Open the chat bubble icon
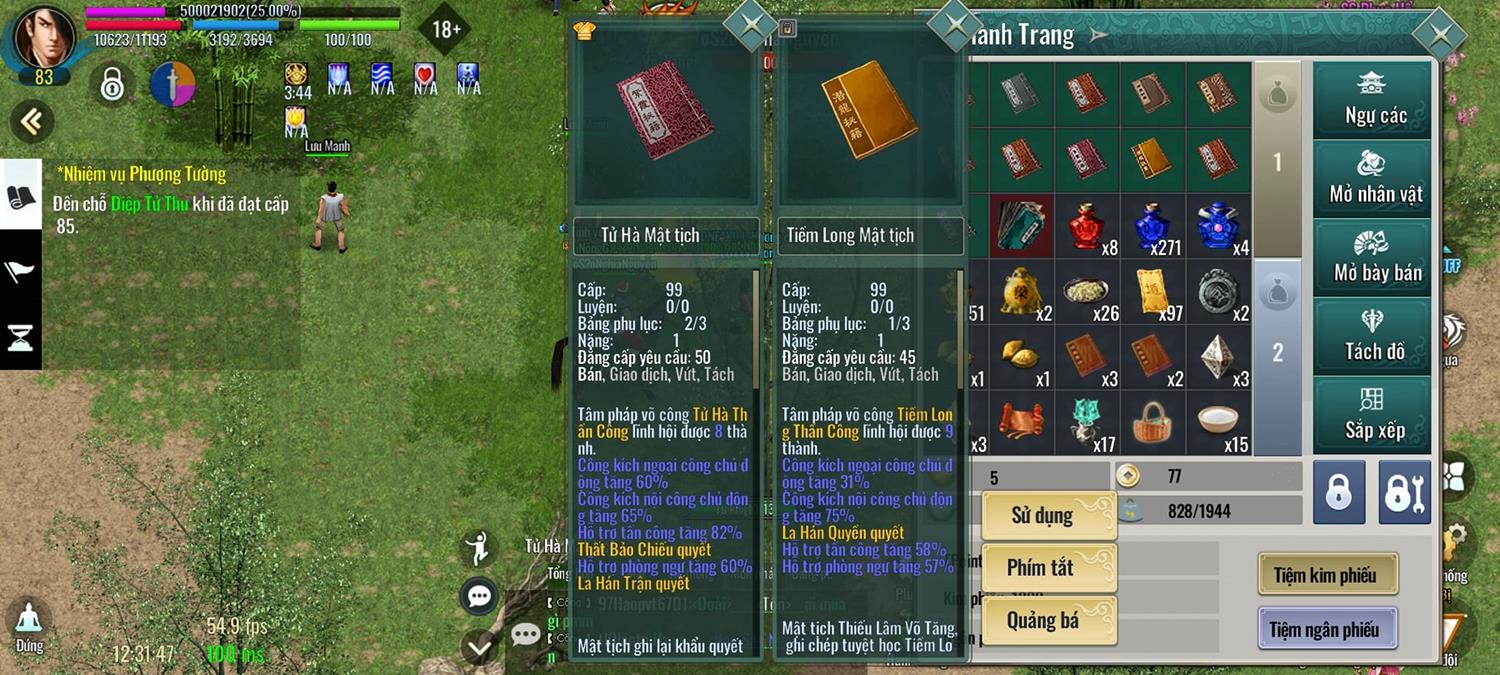 pyautogui.click(x=480, y=596)
